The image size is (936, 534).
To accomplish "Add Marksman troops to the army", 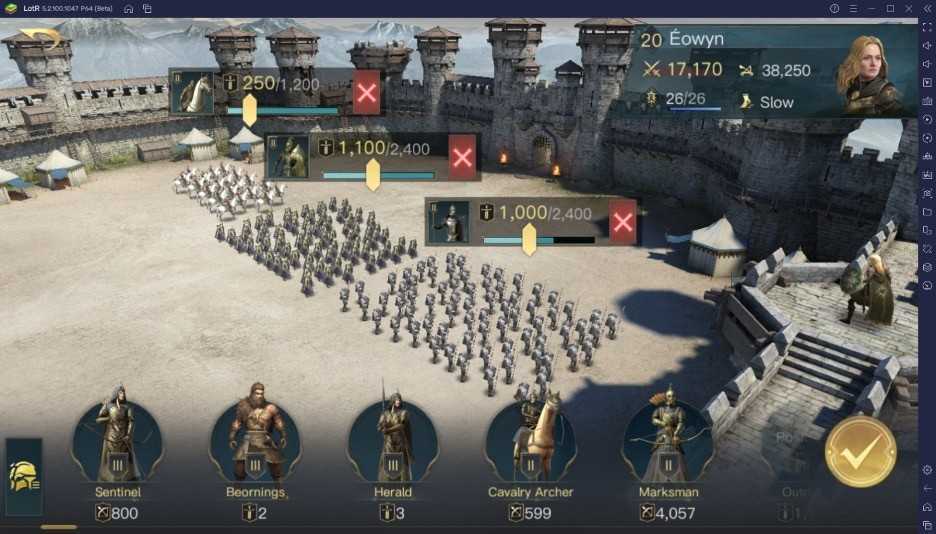I will point(667,441).
